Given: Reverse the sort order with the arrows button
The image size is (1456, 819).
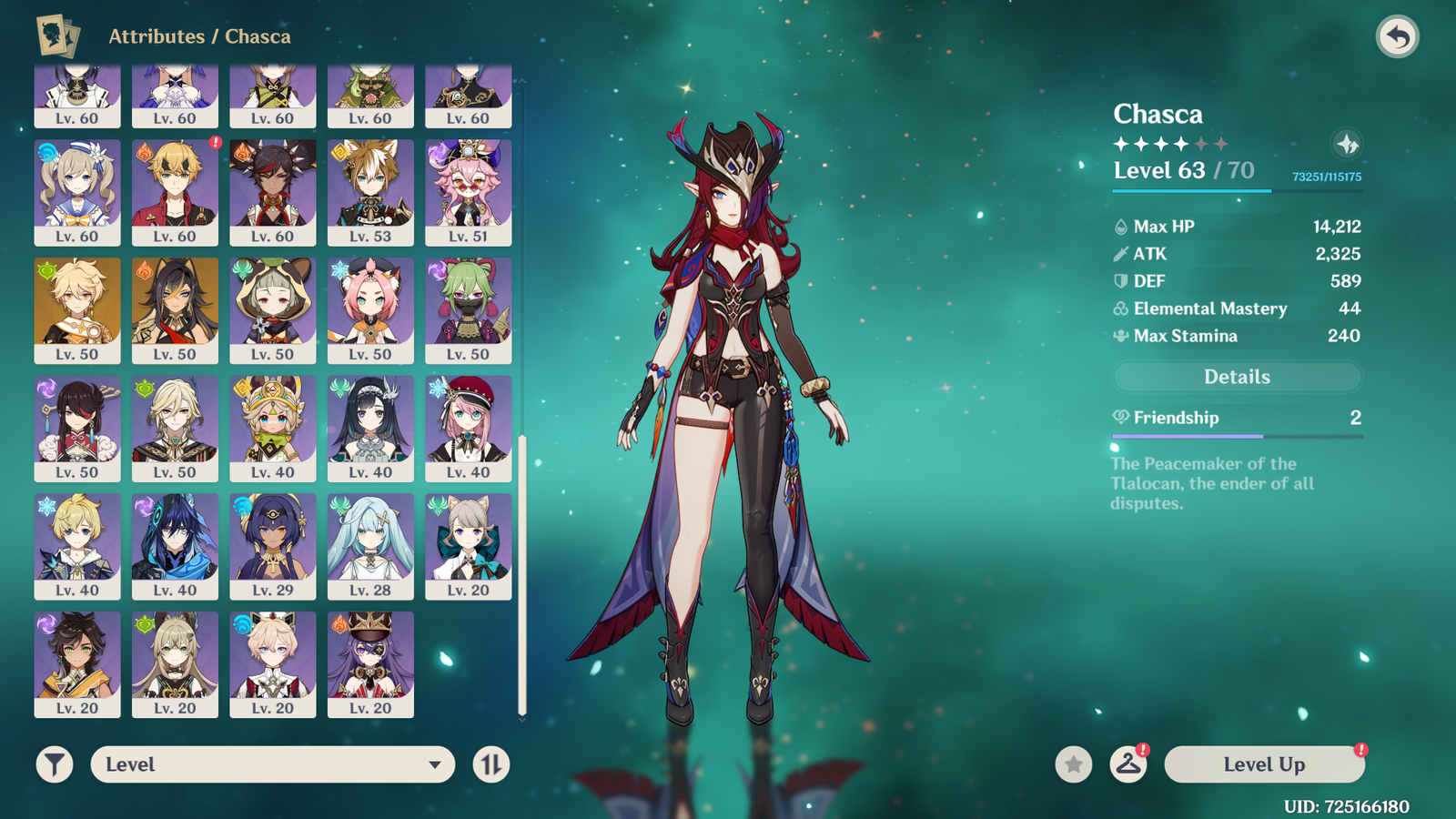Looking at the screenshot, I should coord(491,764).
